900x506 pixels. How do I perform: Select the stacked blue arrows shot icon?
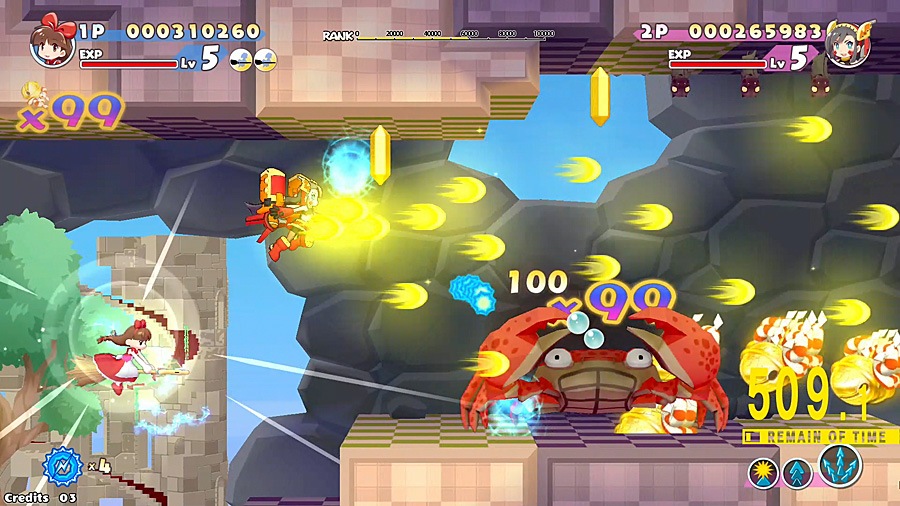[798, 473]
